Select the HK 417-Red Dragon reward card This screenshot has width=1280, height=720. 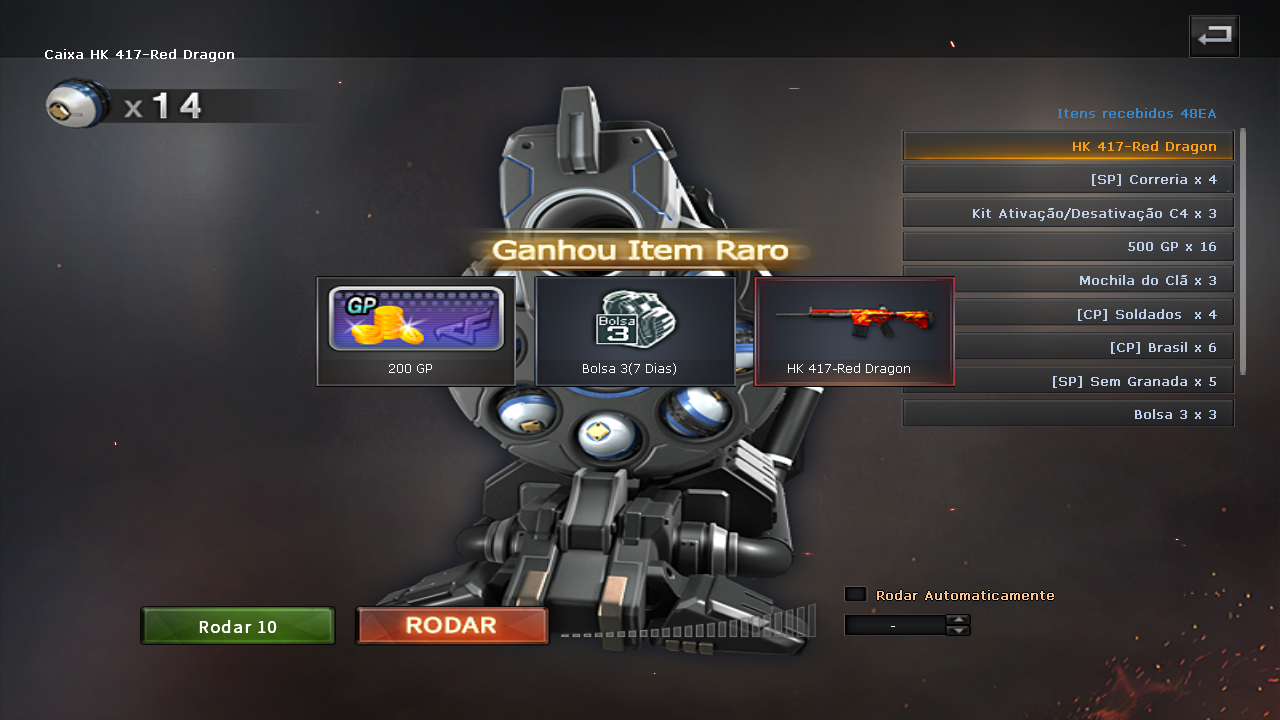point(854,331)
